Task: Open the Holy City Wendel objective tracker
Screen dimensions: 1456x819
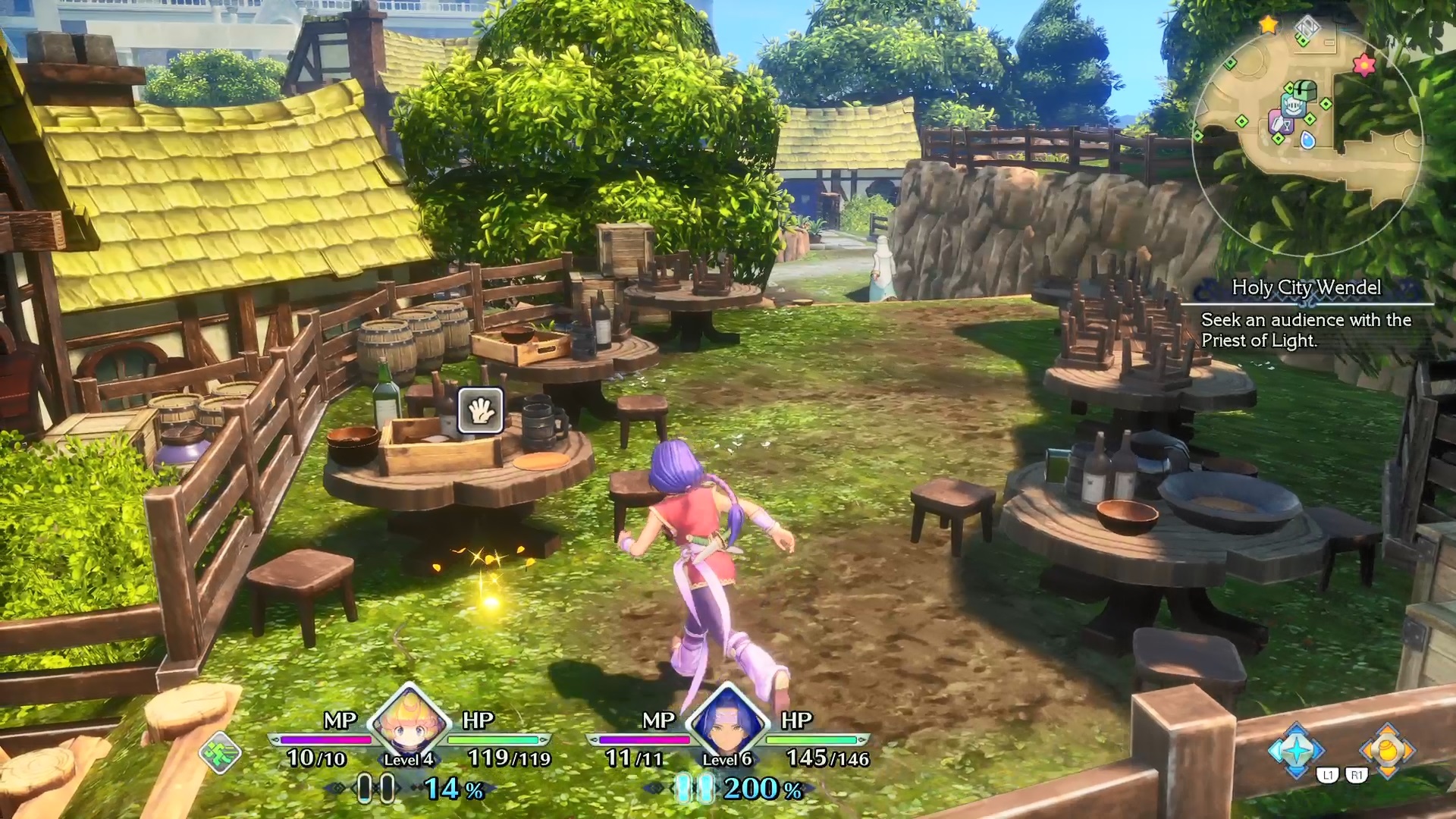Action: [x=1306, y=314]
